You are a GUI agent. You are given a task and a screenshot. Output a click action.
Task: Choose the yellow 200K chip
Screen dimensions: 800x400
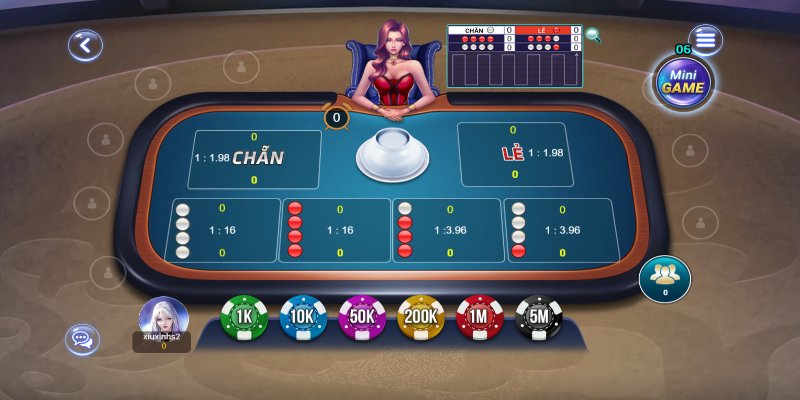tap(421, 318)
